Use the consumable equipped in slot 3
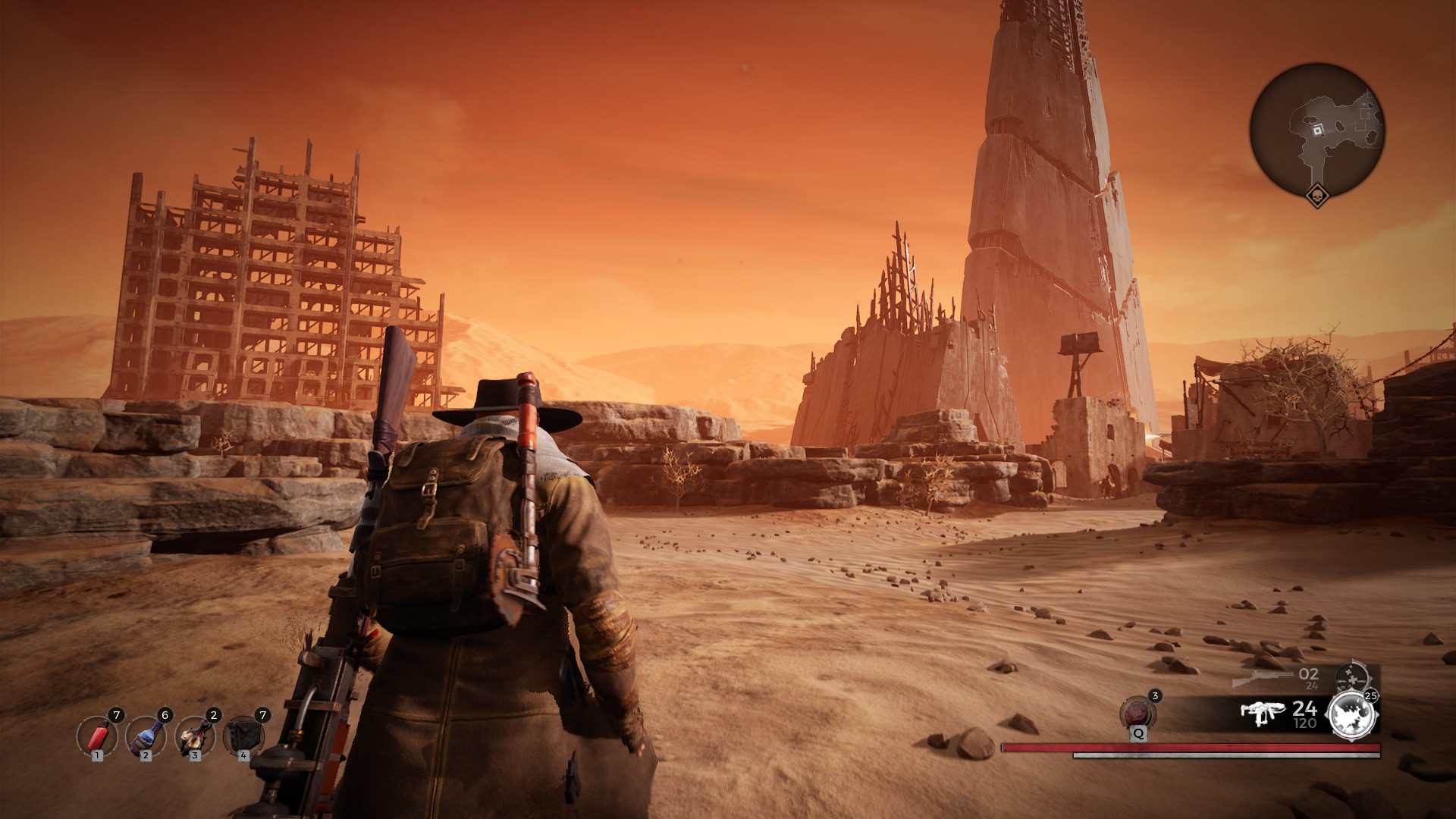 pyautogui.click(x=194, y=737)
